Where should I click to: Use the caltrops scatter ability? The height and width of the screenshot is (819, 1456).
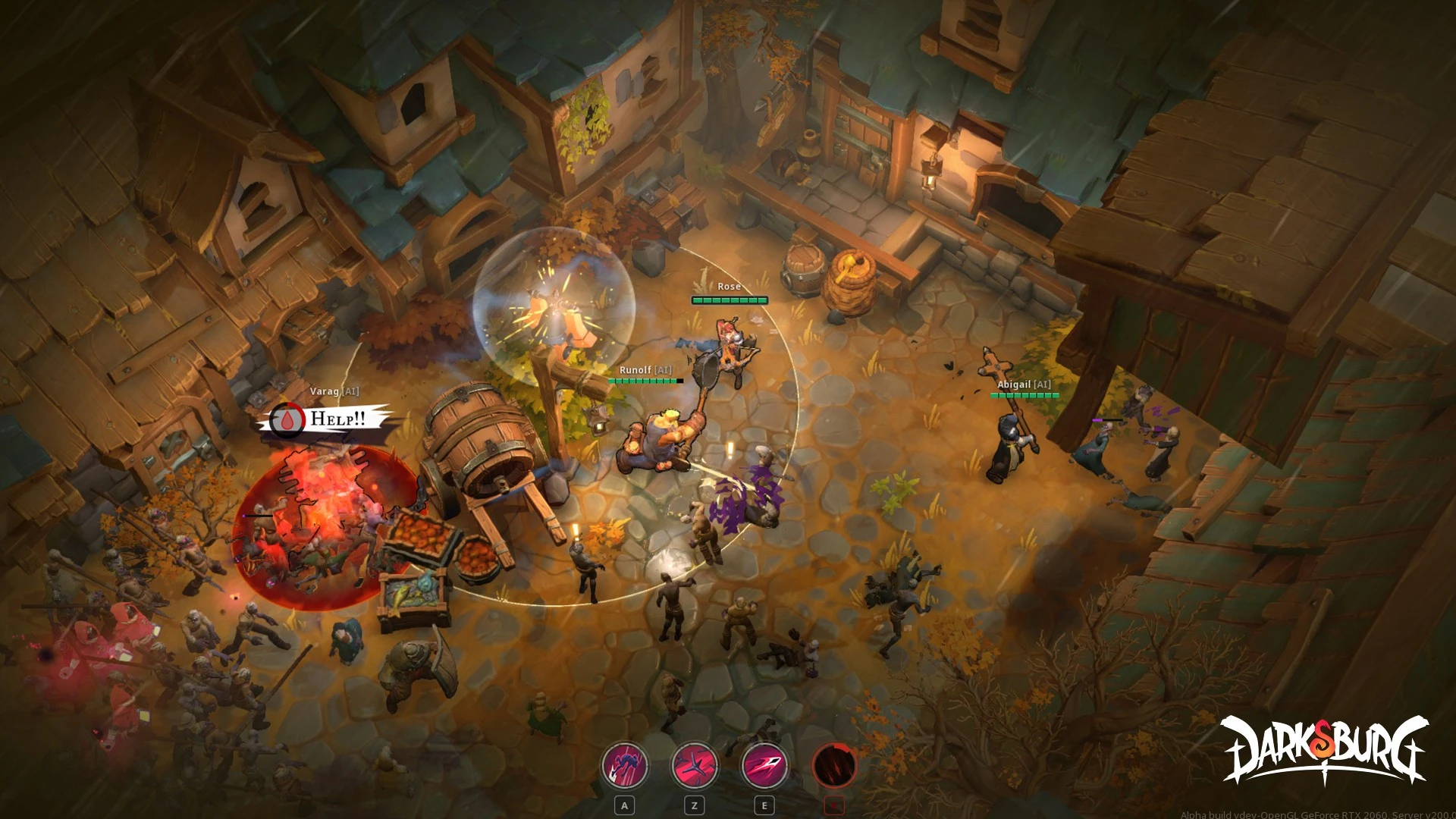click(x=695, y=766)
